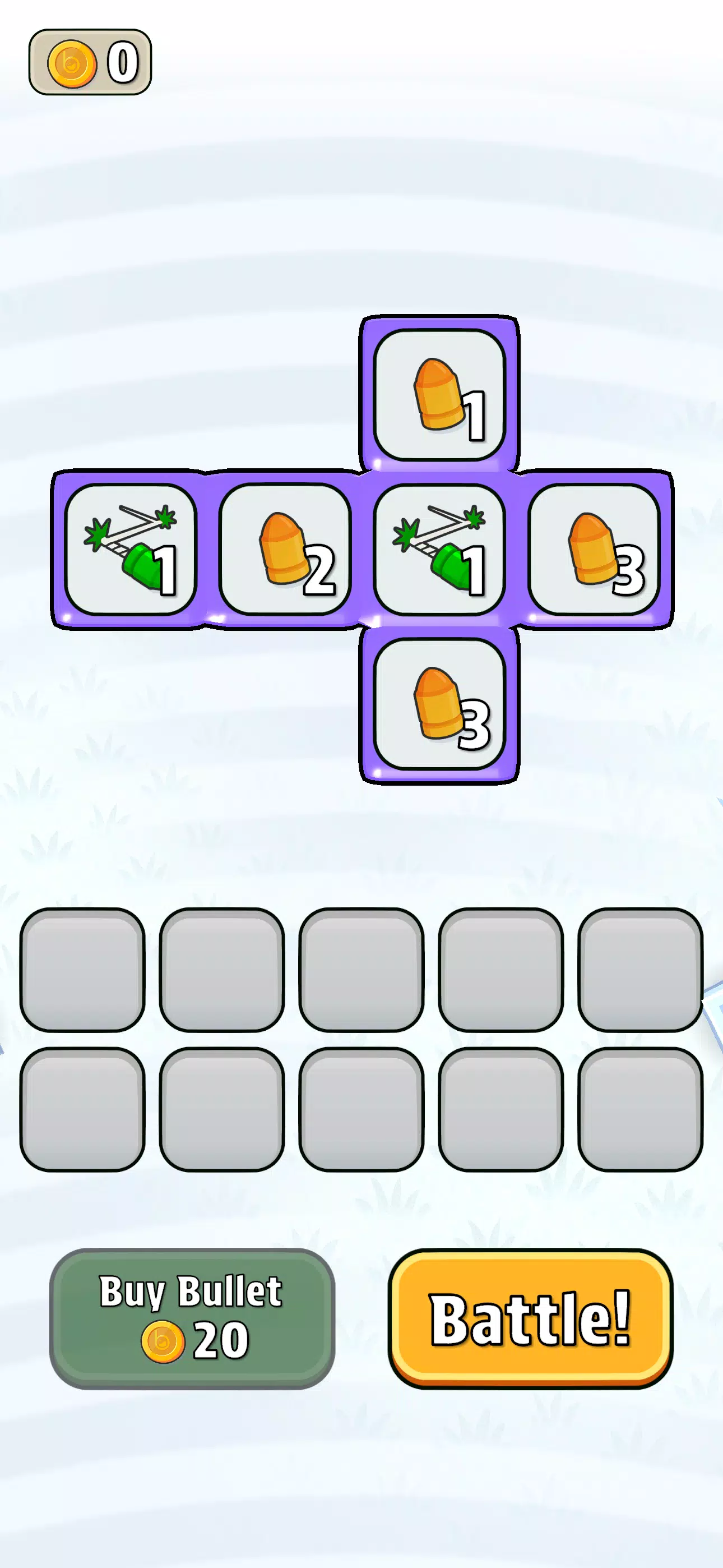The image size is (723, 1568).
Task: Select the last empty slot in top storage row
Action: 640,969
